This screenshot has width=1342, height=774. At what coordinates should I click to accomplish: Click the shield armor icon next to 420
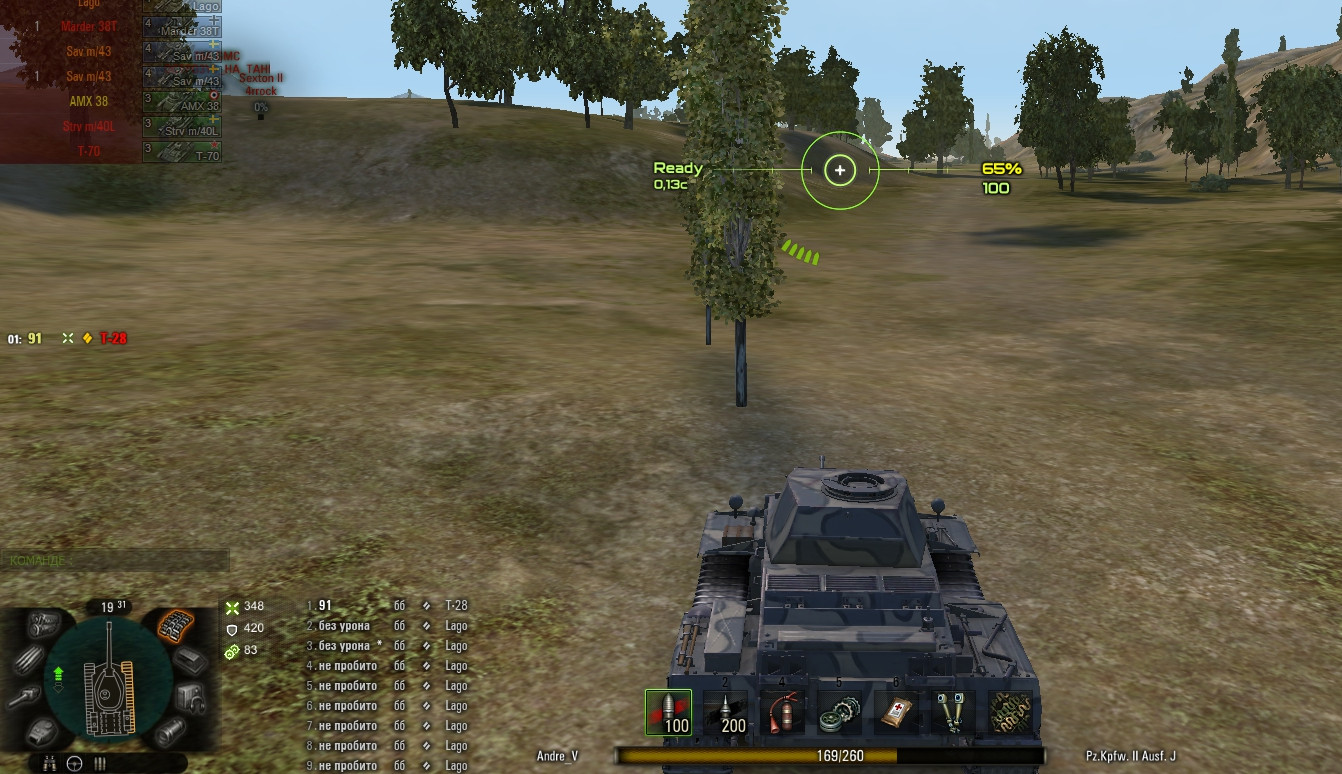tap(234, 628)
